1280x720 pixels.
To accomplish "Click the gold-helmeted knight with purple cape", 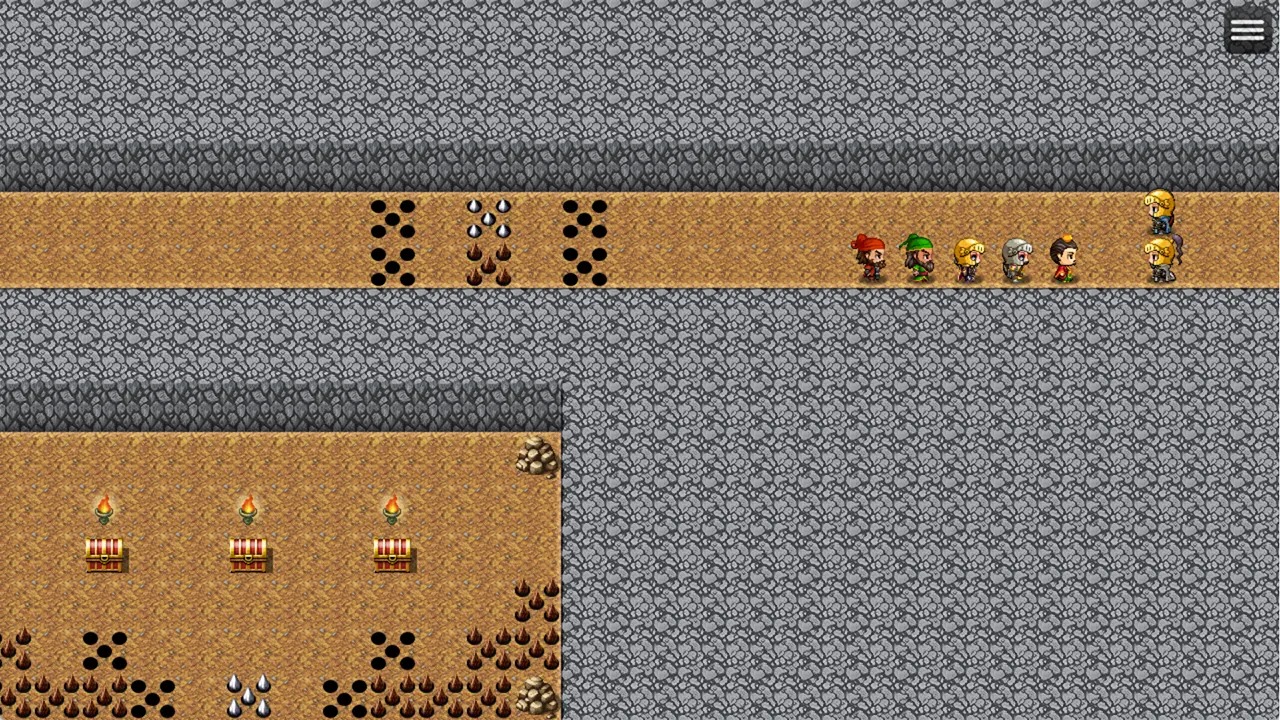I will click(1160, 258).
